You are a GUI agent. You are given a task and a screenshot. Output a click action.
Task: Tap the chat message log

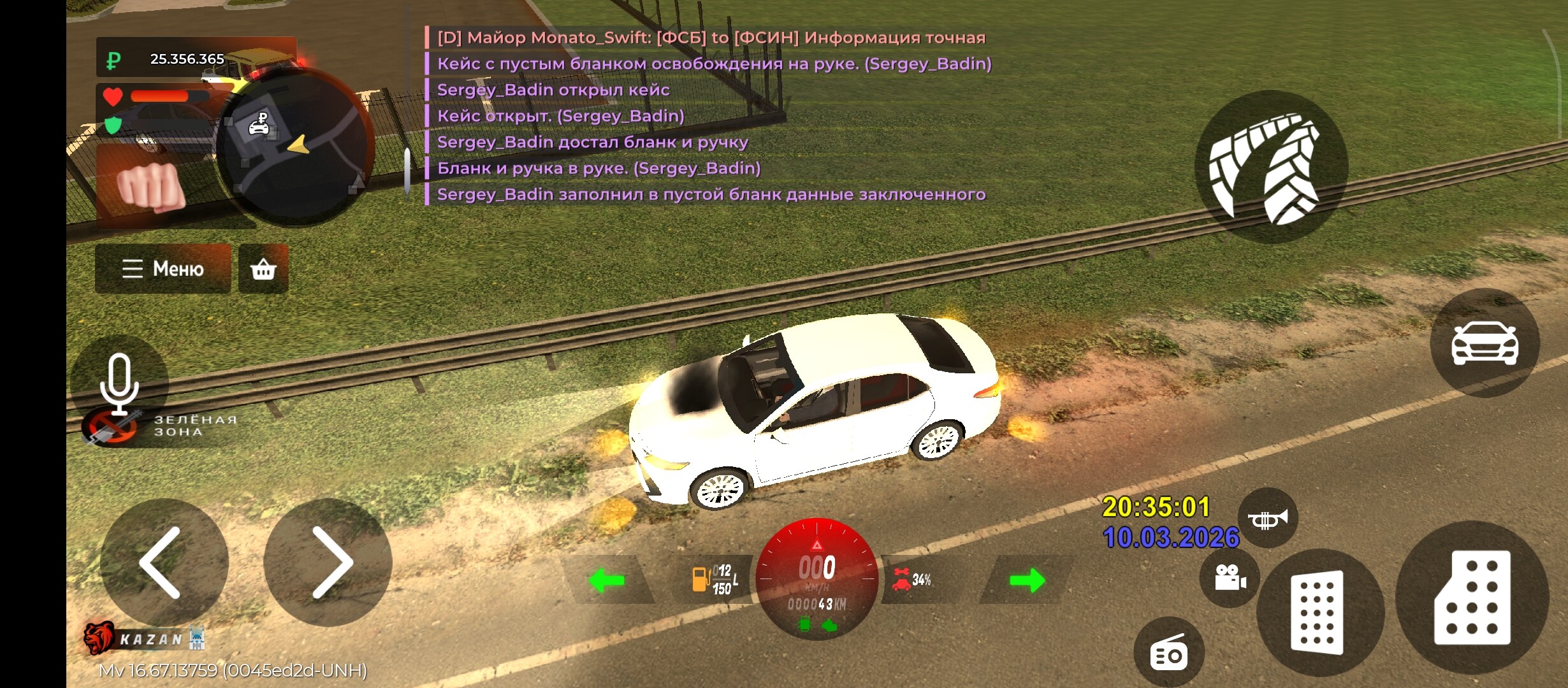708,116
